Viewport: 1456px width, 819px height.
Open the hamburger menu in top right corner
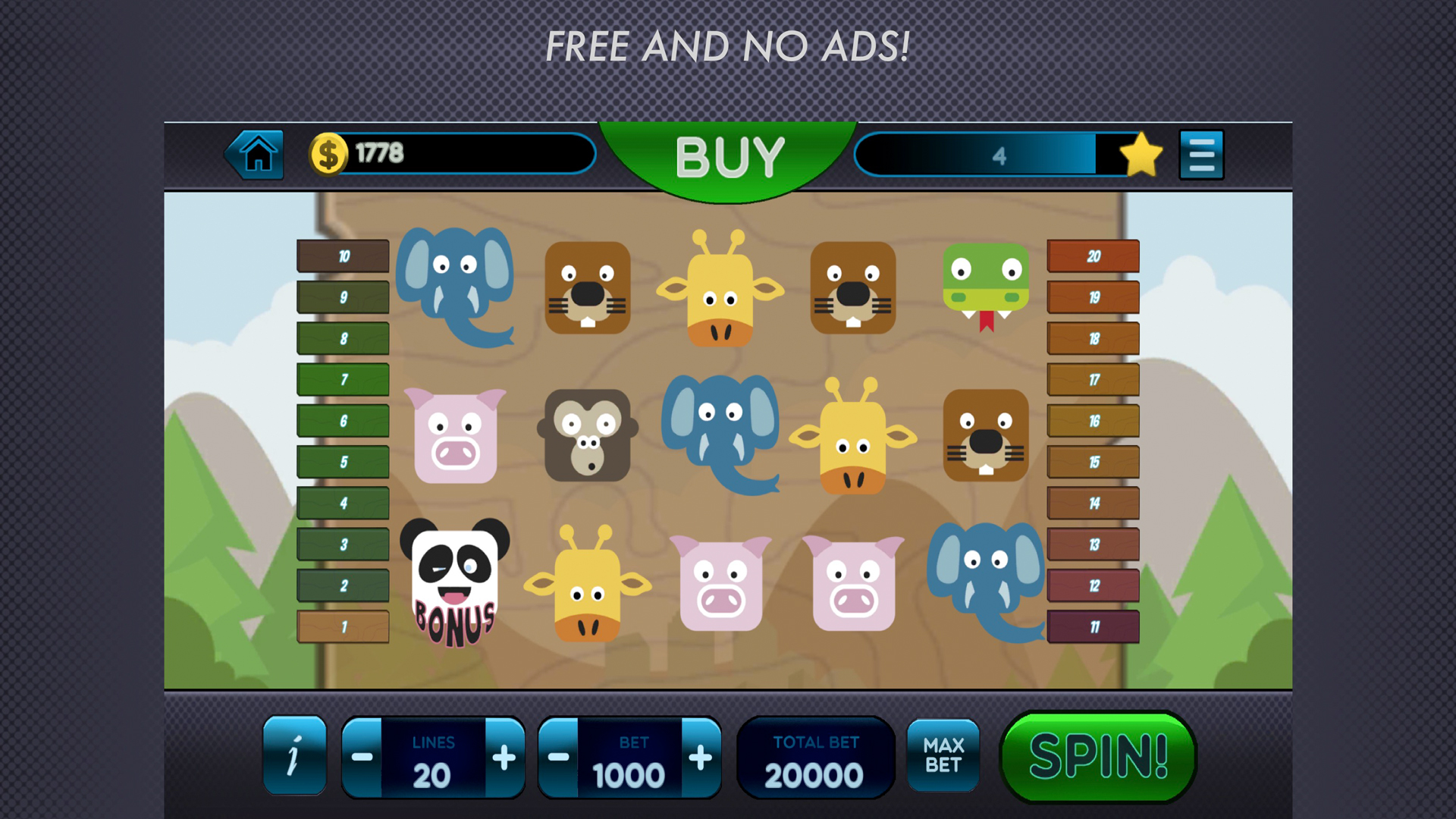1201,152
